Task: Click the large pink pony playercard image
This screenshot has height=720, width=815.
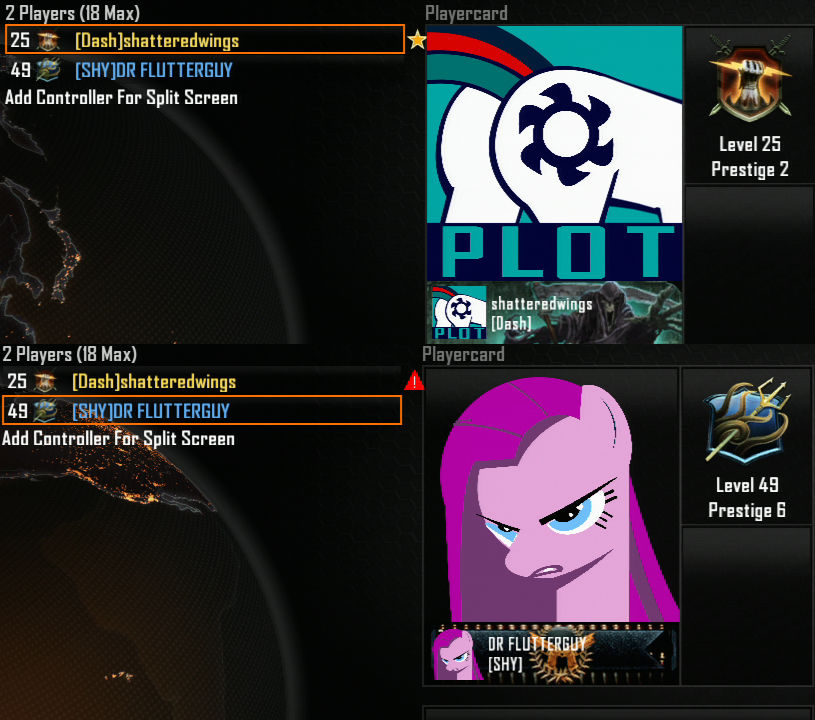Action: [553, 497]
